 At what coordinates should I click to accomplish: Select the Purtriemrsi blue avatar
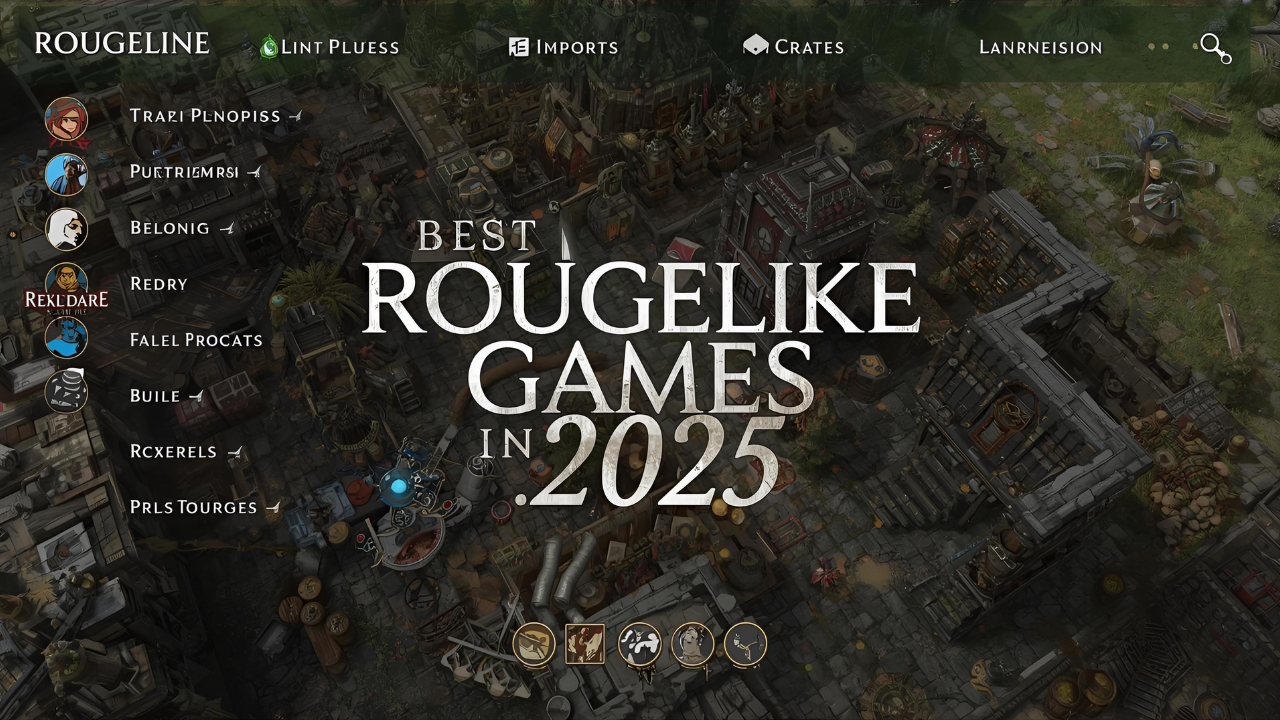pyautogui.click(x=66, y=172)
